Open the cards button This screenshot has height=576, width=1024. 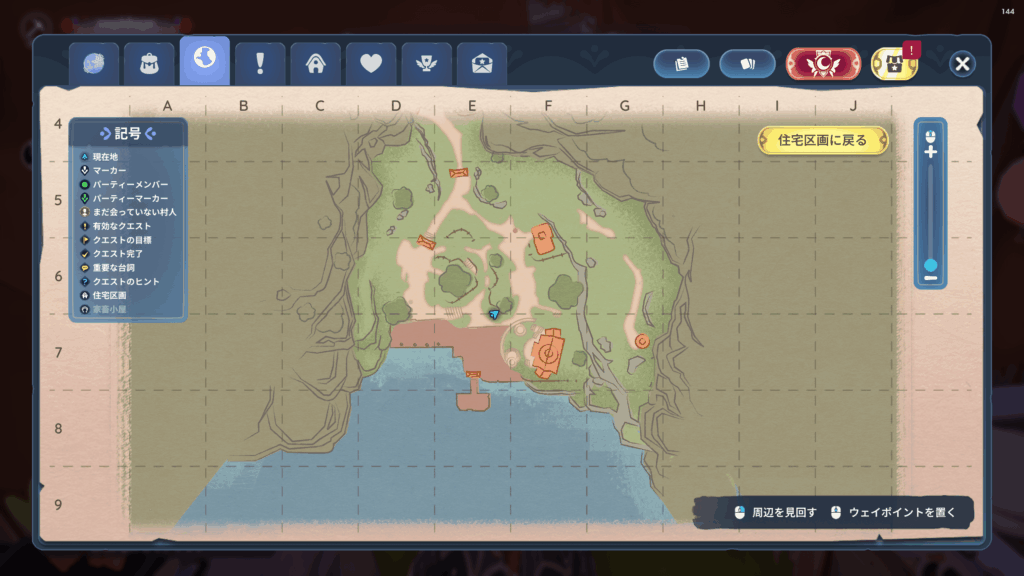tap(747, 64)
